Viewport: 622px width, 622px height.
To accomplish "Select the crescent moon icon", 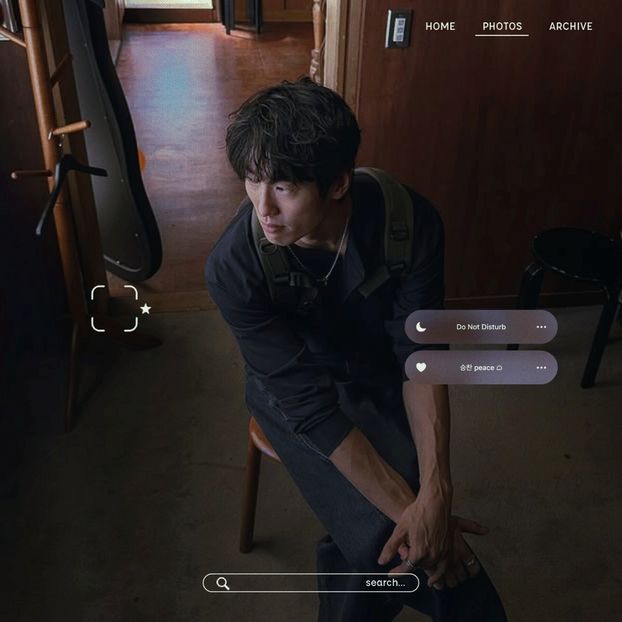I will click(421, 327).
